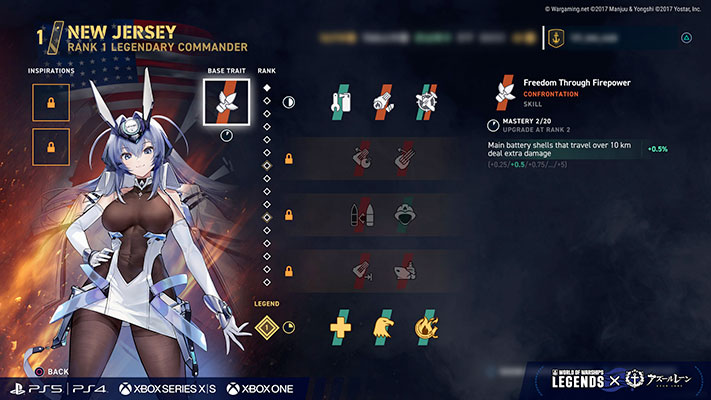The height and width of the screenshot is (400, 711).
Task: Open the anchor shield badge at top
Action: pyautogui.click(x=555, y=38)
